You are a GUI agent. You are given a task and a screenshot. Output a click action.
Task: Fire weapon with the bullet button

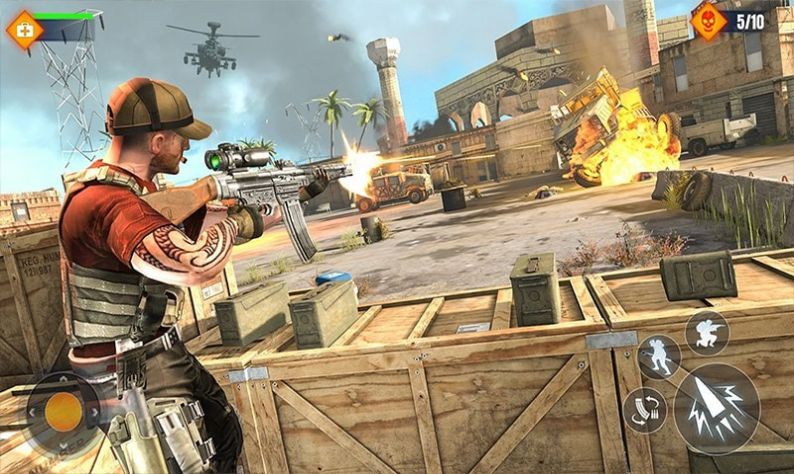pos(716,407)
